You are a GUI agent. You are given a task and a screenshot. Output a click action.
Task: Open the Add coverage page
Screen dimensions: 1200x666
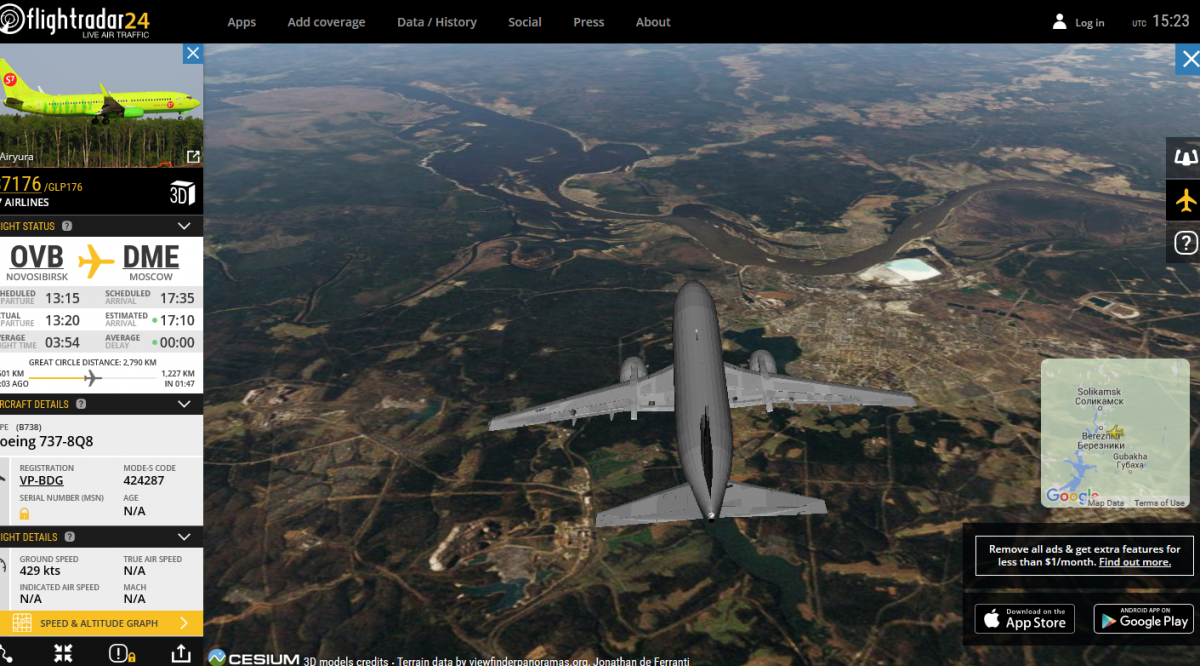click(x=326, y=22)
